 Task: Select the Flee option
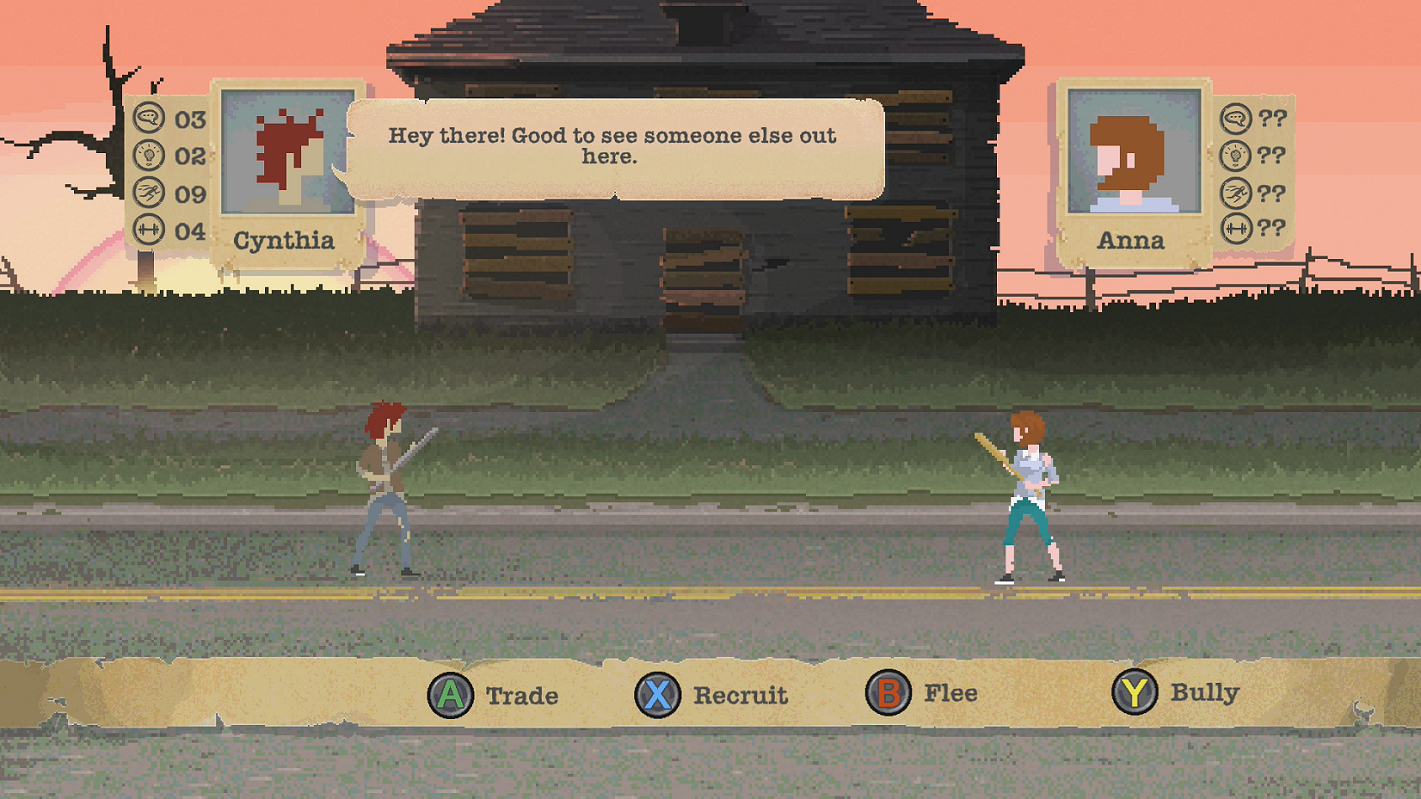[x=948, y=693]
